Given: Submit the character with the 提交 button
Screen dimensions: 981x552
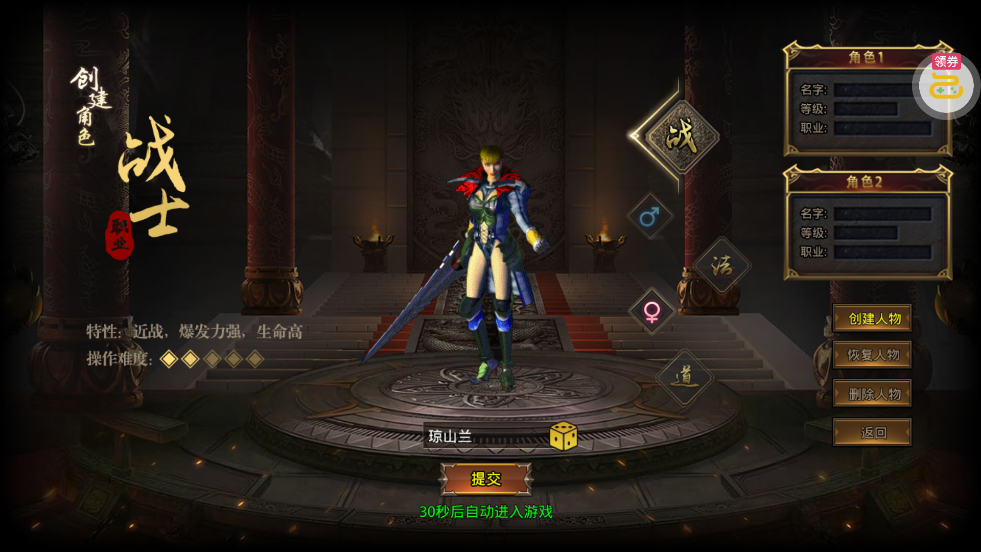Looking at the screenshot, I should pos(486,479).
